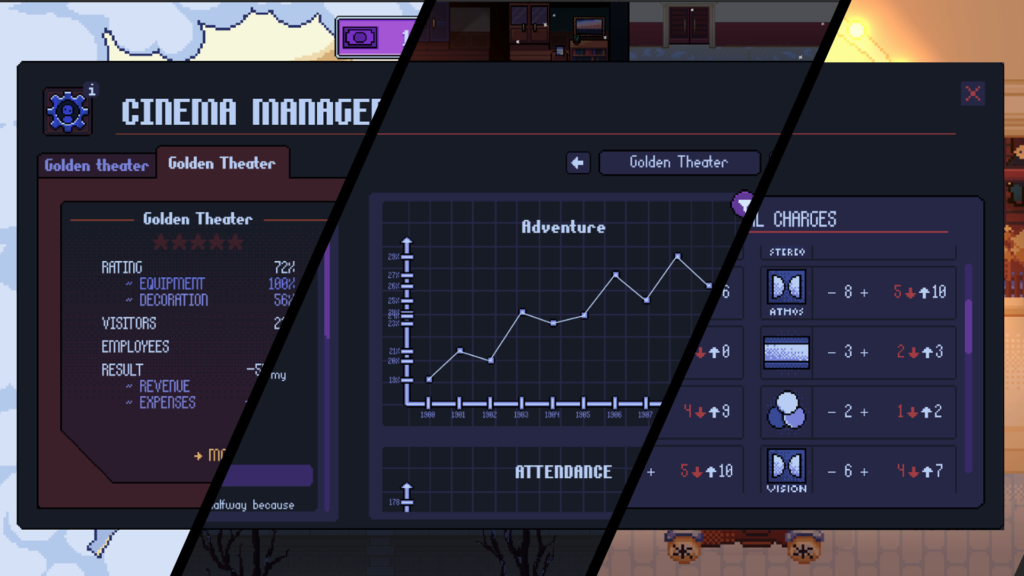The height and width of the screenshot is (576, 1024).
Task: Switch to the inactive lowercase 'Golden theater' tab
Action: pyautogui.click(x=96, y=165)
